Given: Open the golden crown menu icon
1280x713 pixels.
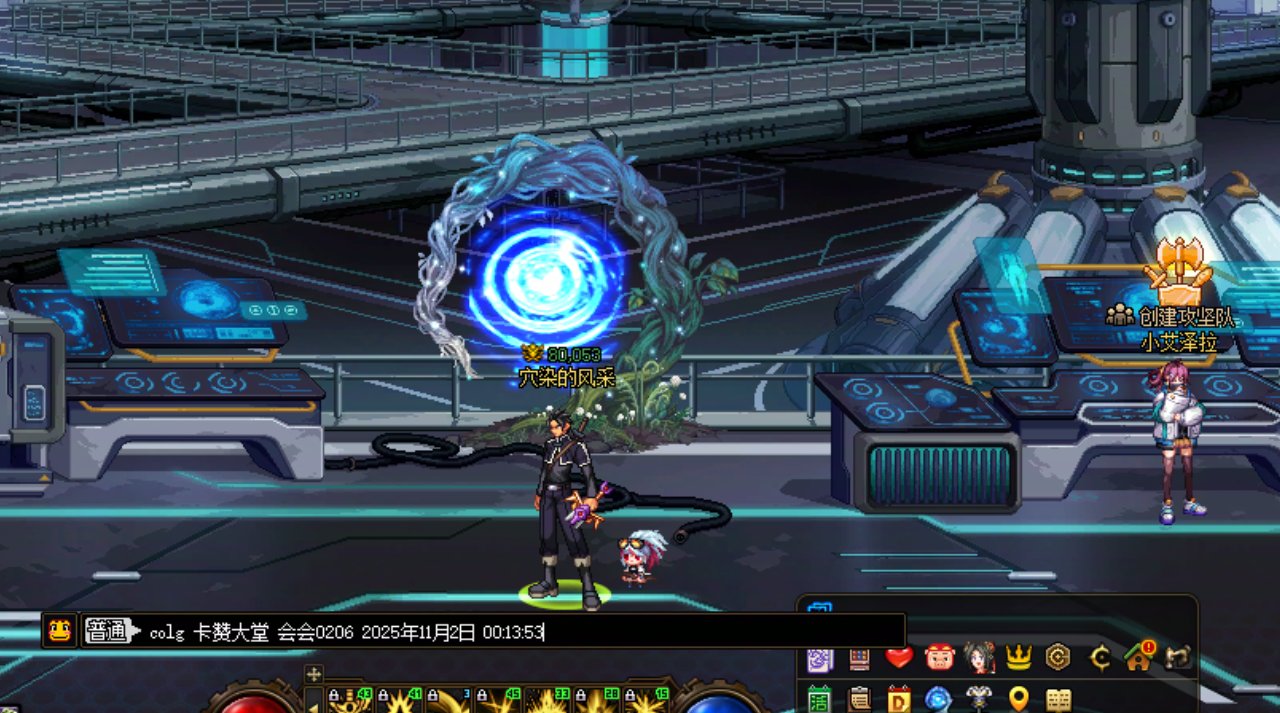Looking at the screenshot, I should 1018,658.
